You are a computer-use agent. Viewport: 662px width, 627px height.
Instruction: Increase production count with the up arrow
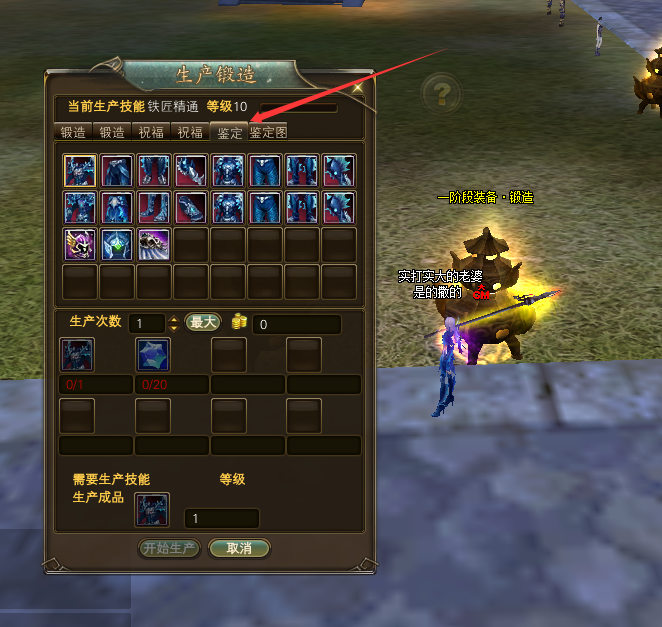(174, 319)
